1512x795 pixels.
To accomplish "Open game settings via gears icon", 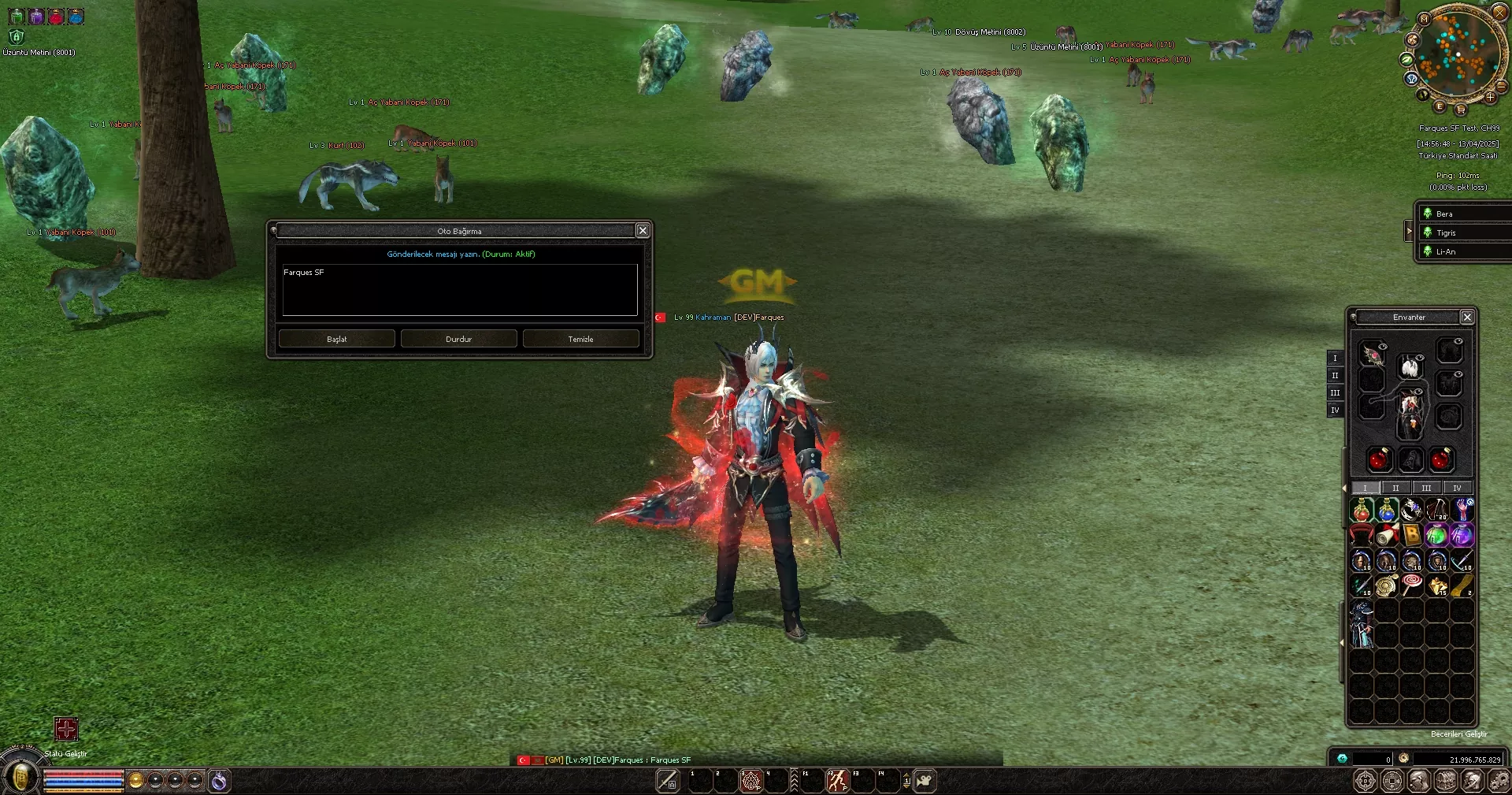I will [x=1499, y=780].
